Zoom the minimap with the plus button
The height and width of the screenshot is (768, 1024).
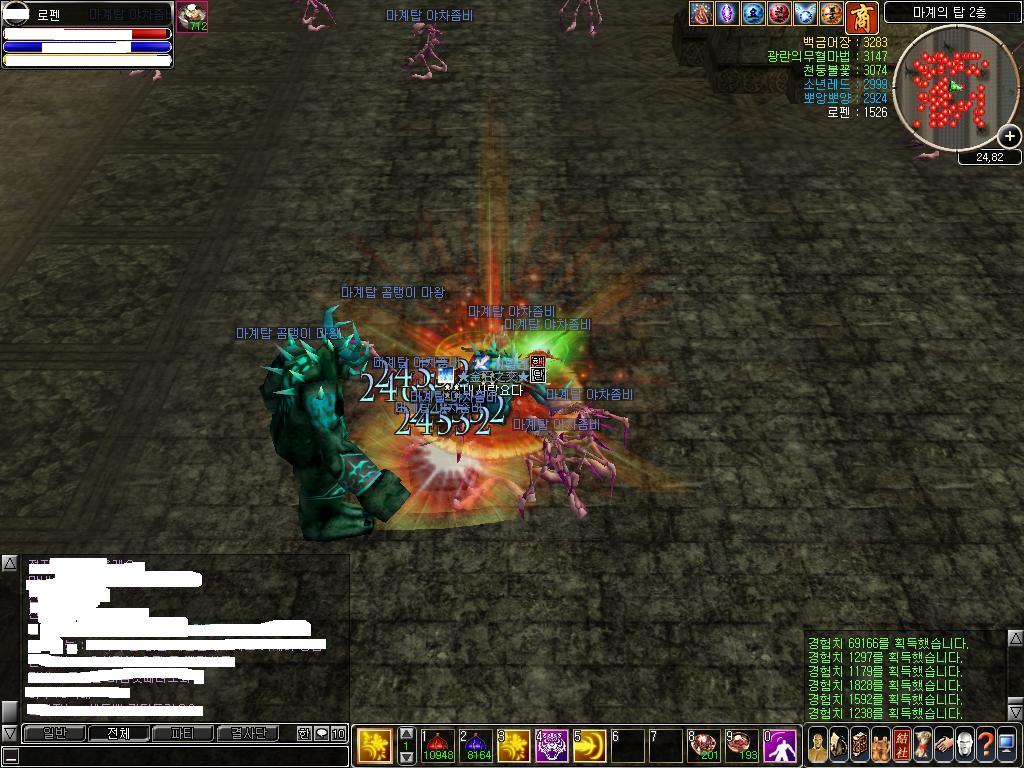(1010, 136)
